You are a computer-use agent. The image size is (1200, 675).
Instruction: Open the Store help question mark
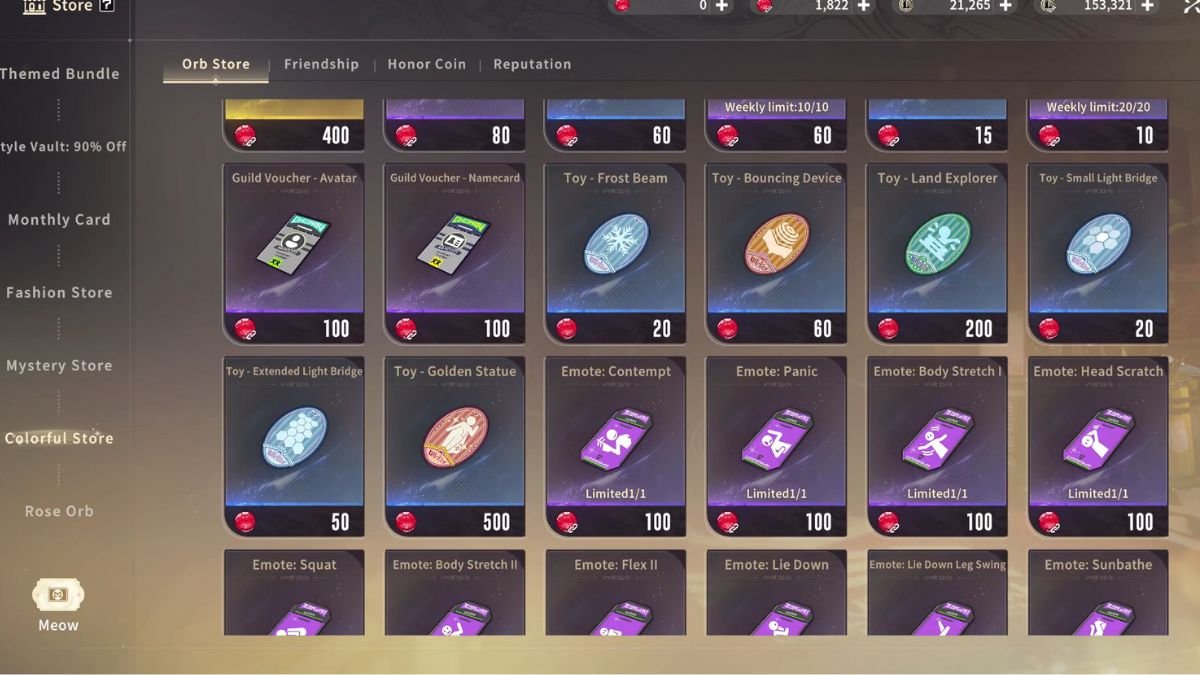click(107, 6)
